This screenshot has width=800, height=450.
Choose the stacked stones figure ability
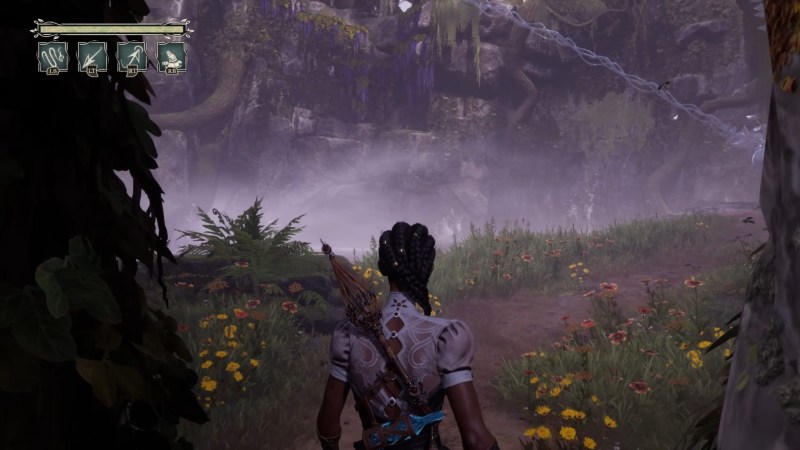pyautogui.click(x=171, y=56)
